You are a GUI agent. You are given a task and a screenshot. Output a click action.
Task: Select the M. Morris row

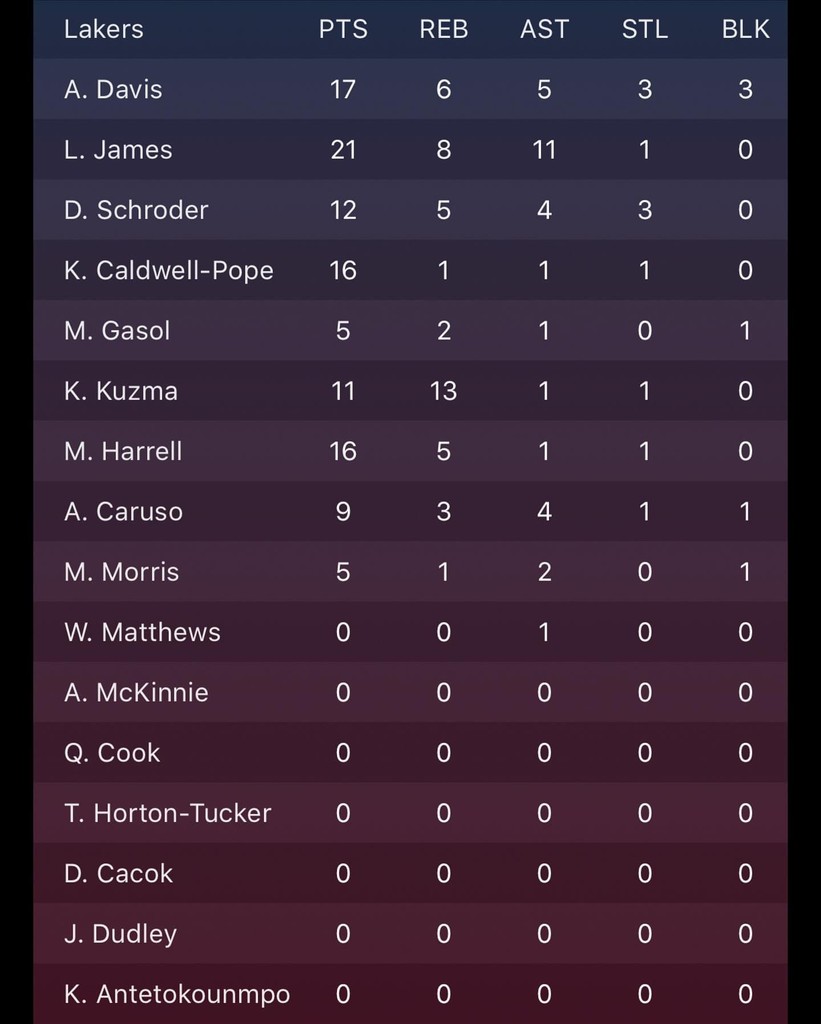click(x=121, y=572)
